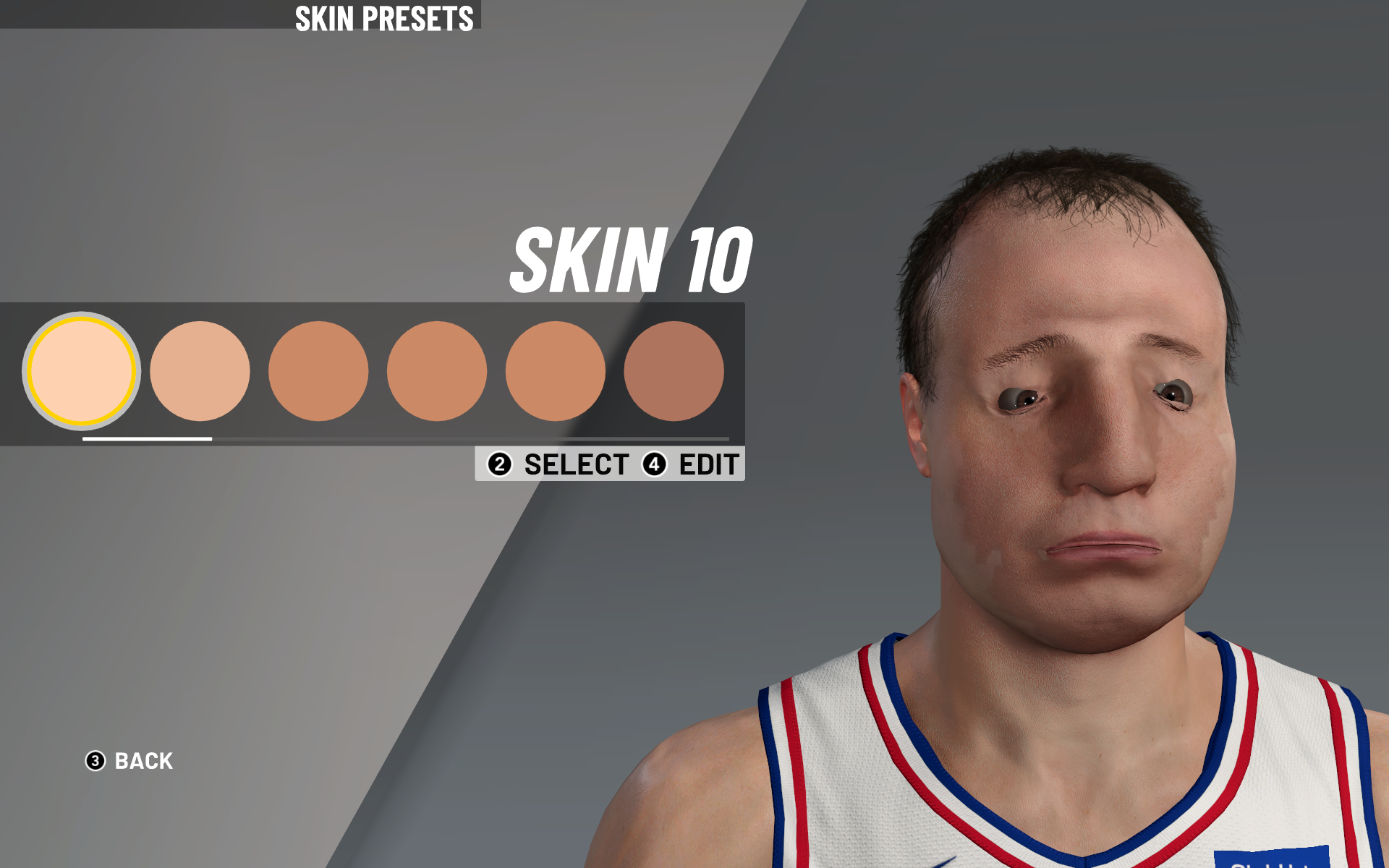Image resolution: width=1389 pixels, height=868 pixels.
Task: Select the second skin preset swatch
Action: (200, 371)
